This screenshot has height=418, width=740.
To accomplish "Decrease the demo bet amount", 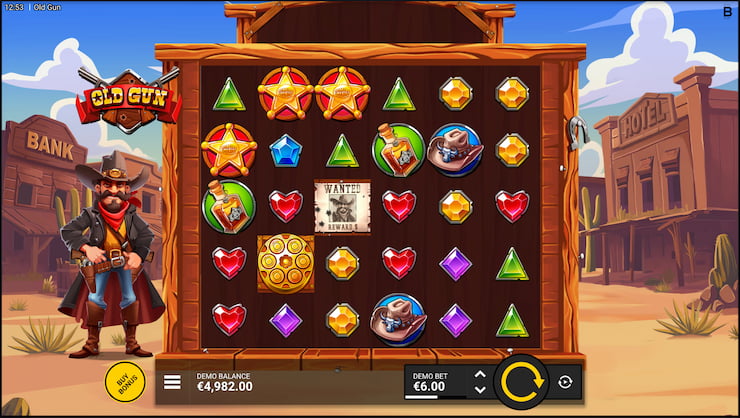I will pos(479,389).
